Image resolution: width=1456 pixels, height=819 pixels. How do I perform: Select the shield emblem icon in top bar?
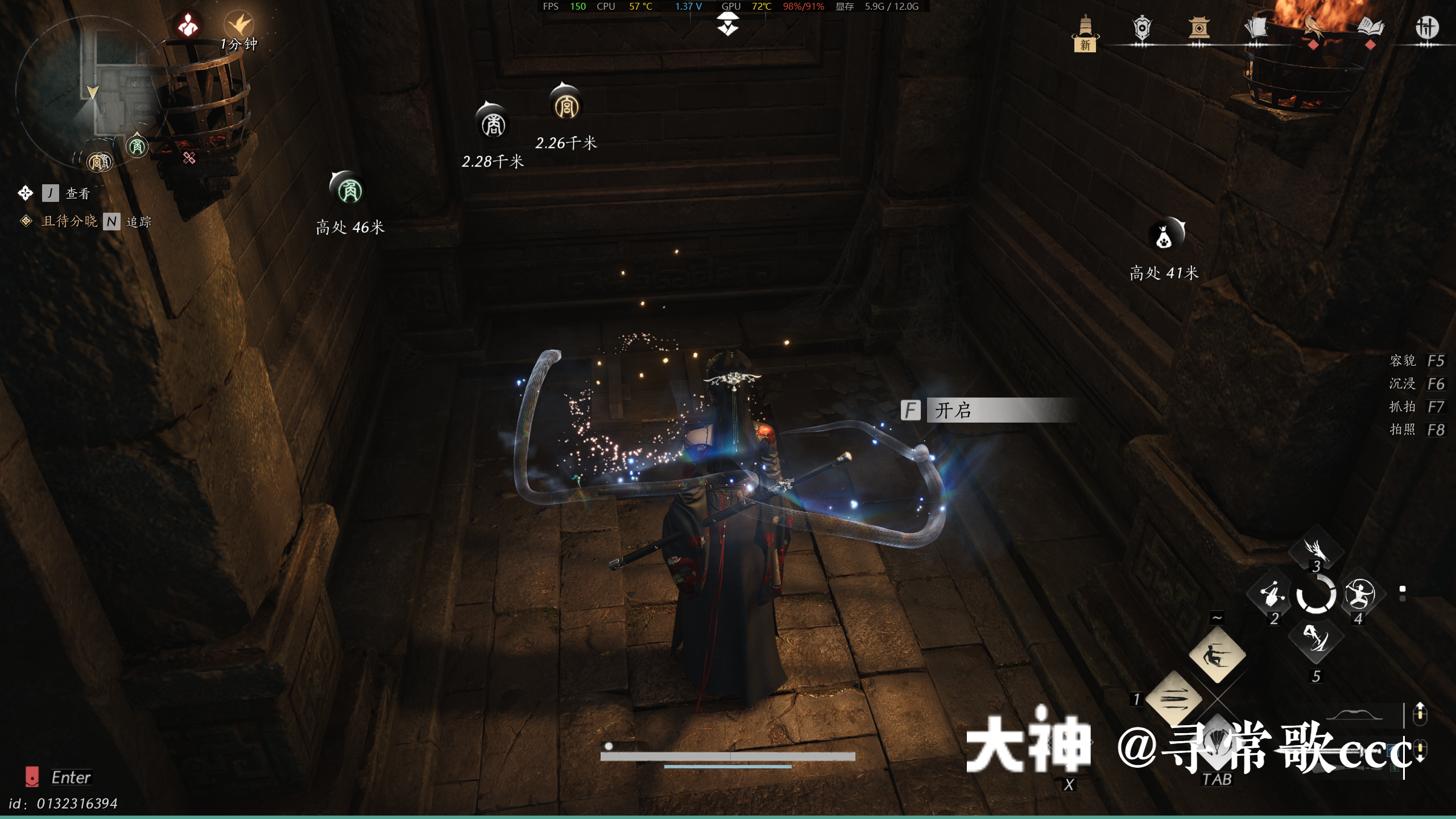tap(1143, 27)
